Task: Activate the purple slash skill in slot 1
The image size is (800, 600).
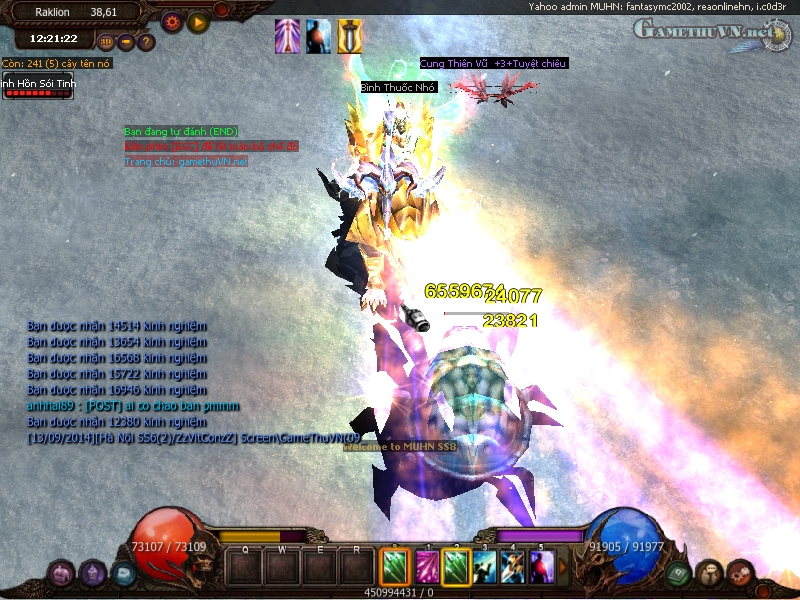Action: (427, 567)
